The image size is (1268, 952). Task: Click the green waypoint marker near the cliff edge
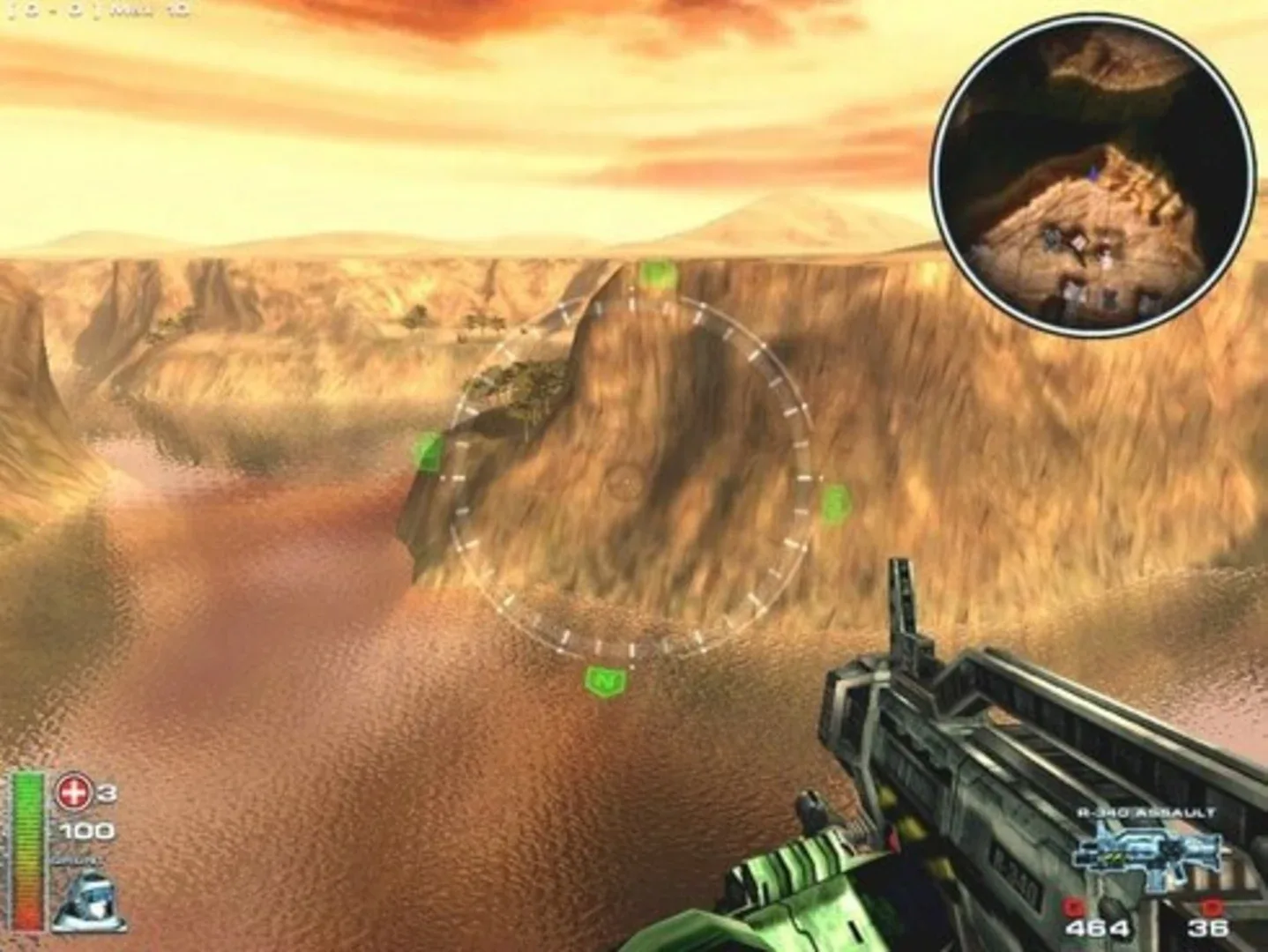430,452
